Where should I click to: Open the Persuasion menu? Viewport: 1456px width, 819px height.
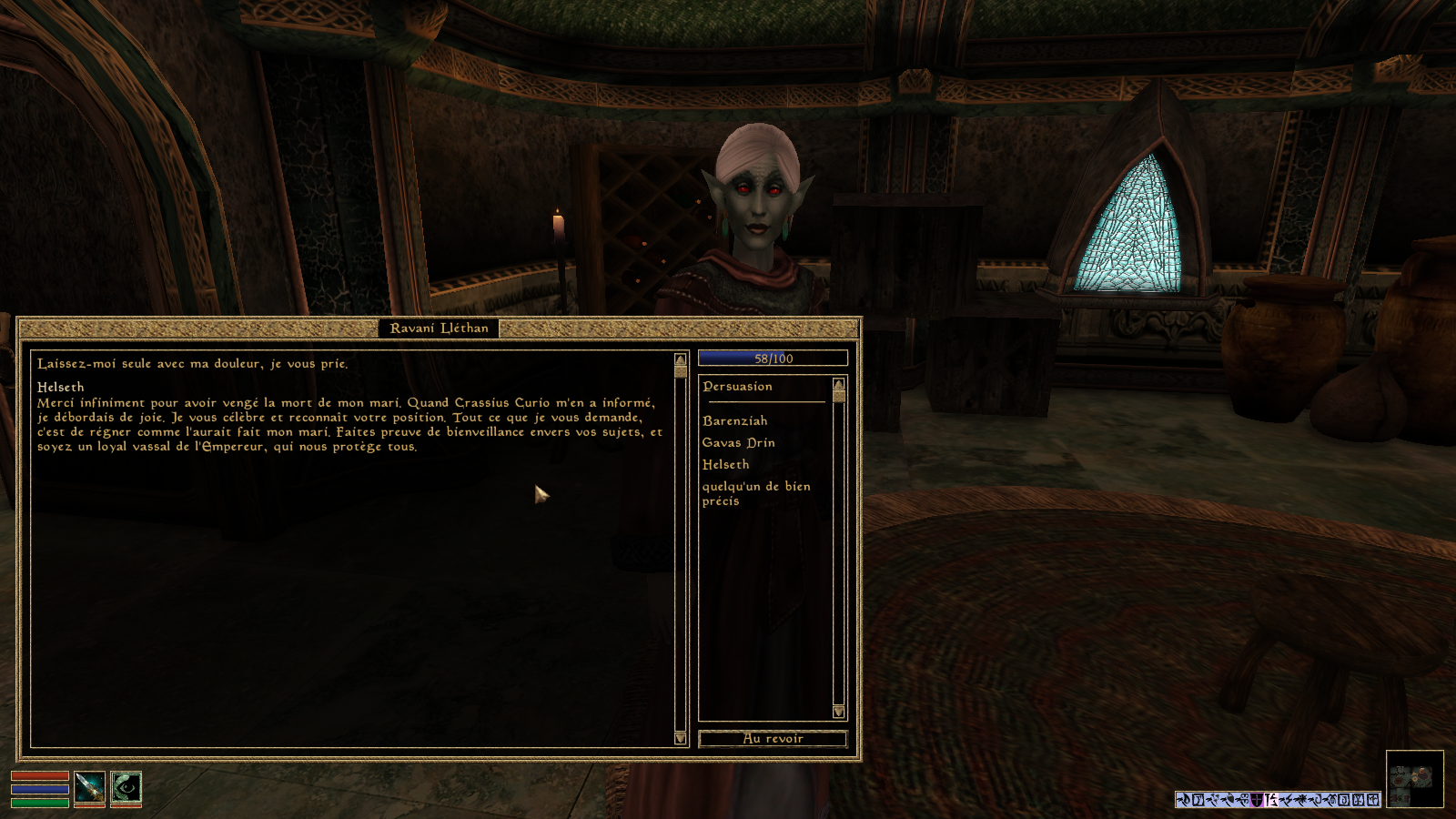(737, 387)
